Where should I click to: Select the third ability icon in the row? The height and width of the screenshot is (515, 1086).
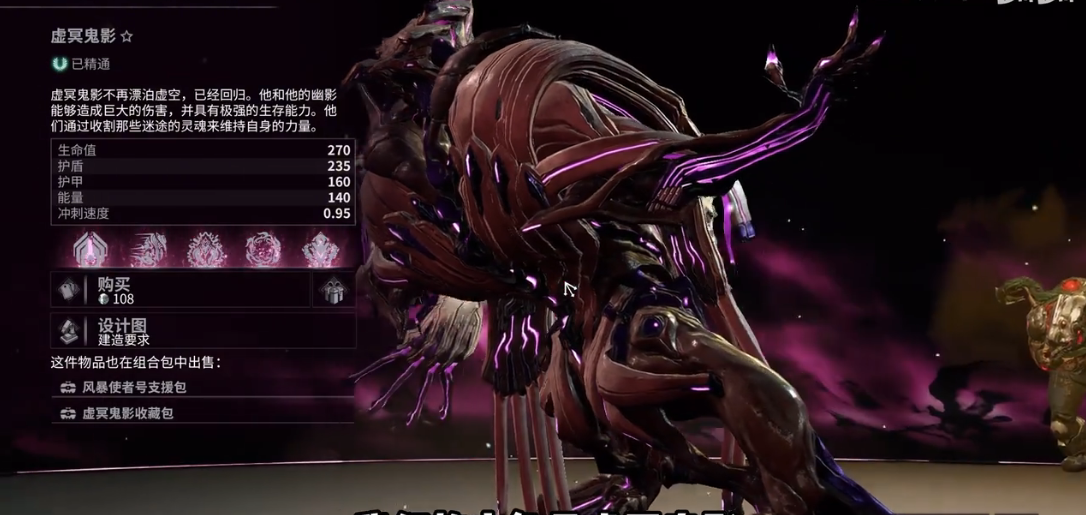(x=207, y=248)
